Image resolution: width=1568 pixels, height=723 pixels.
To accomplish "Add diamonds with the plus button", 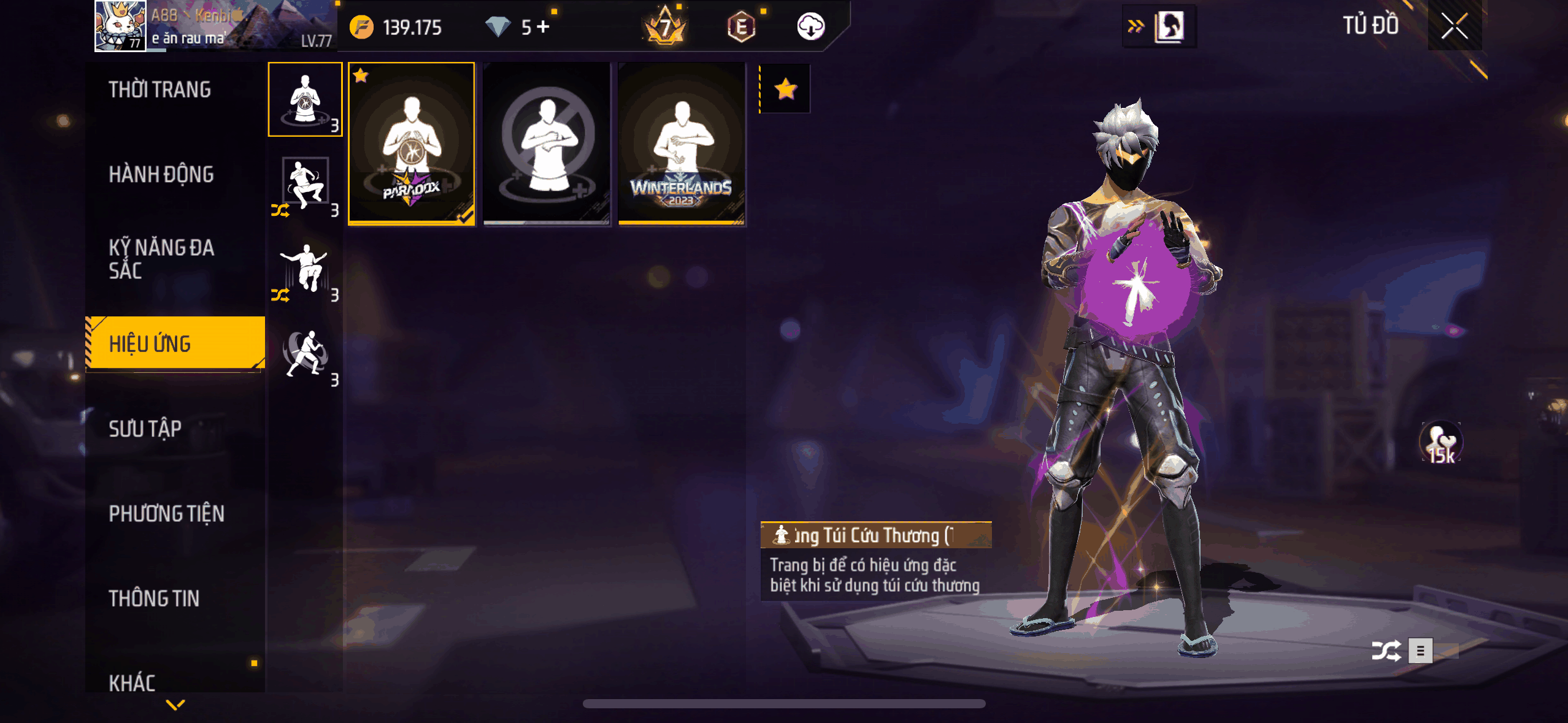I will [543, 26].
